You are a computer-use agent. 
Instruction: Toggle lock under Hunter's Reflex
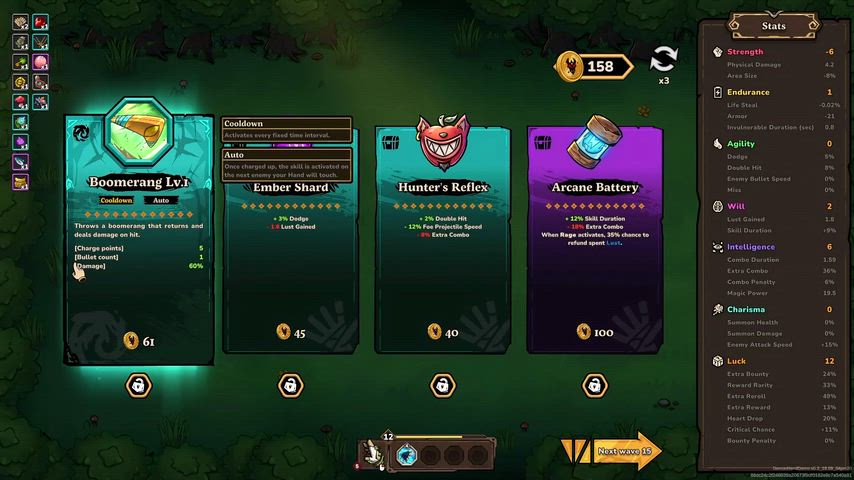click(x=442, y=385)
